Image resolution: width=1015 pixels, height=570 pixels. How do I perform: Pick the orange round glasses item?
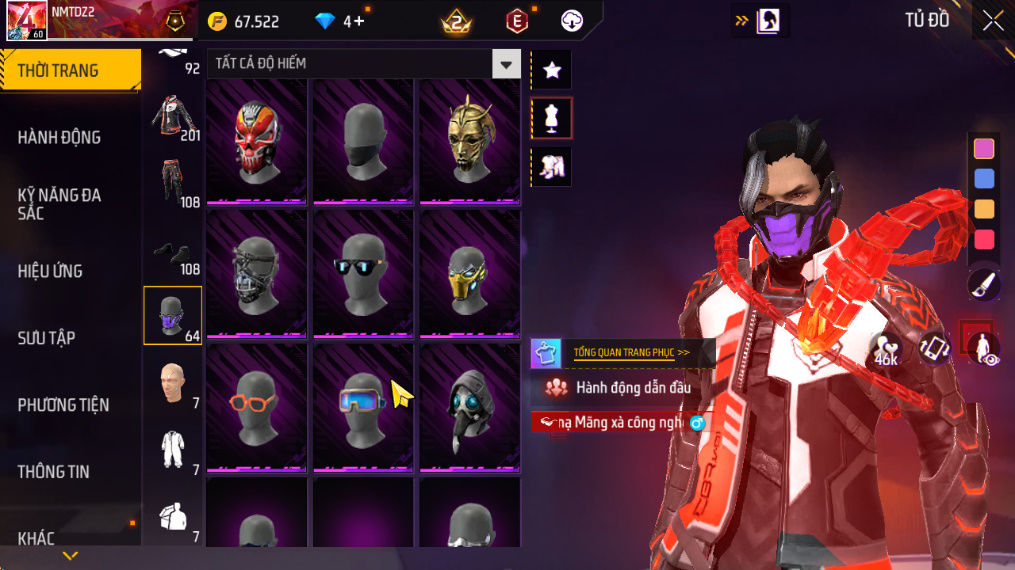pos(257,404)
